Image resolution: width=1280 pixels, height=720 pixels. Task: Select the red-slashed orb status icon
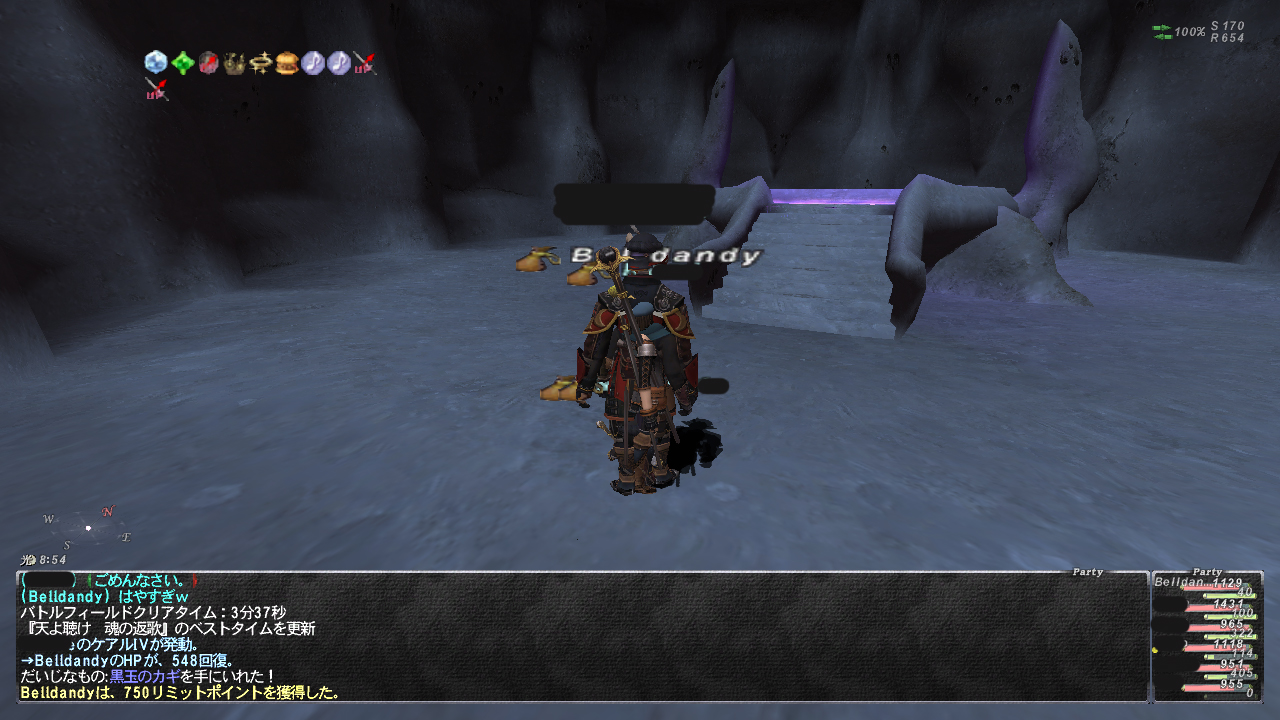pyautogui.click(x=208, y=63)
